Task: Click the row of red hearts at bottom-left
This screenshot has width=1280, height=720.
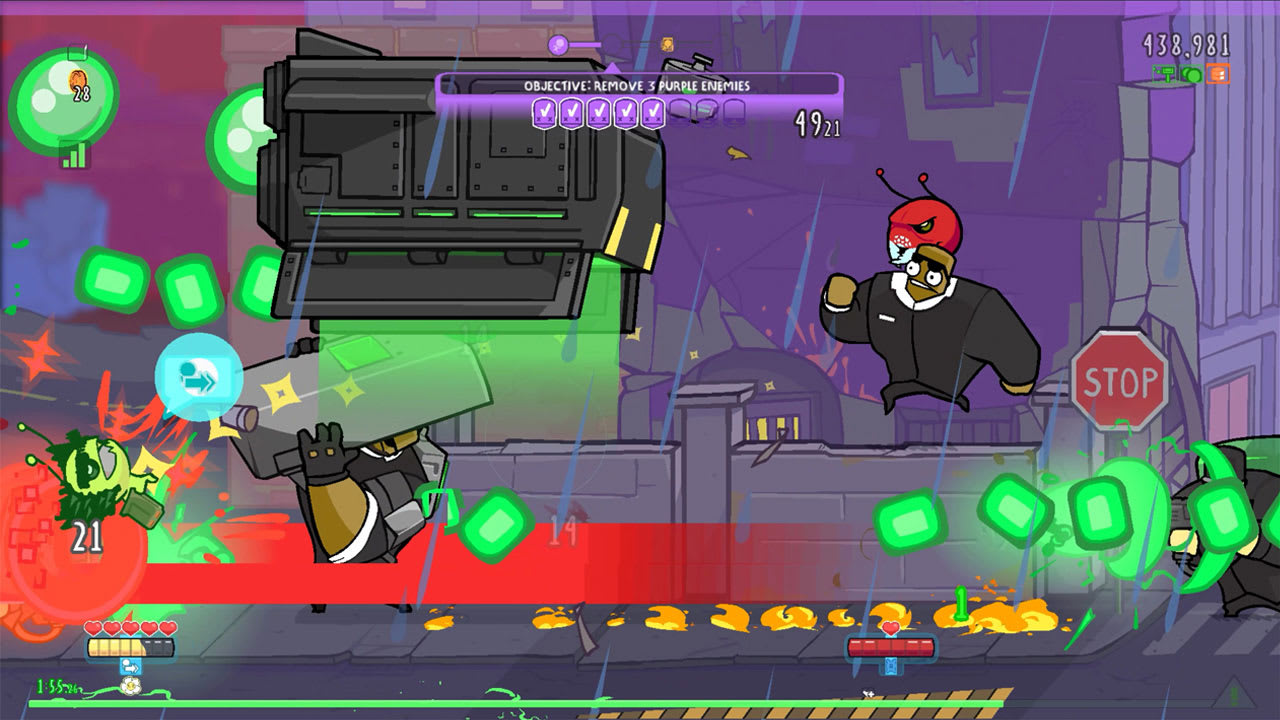Action: (130, 627)
